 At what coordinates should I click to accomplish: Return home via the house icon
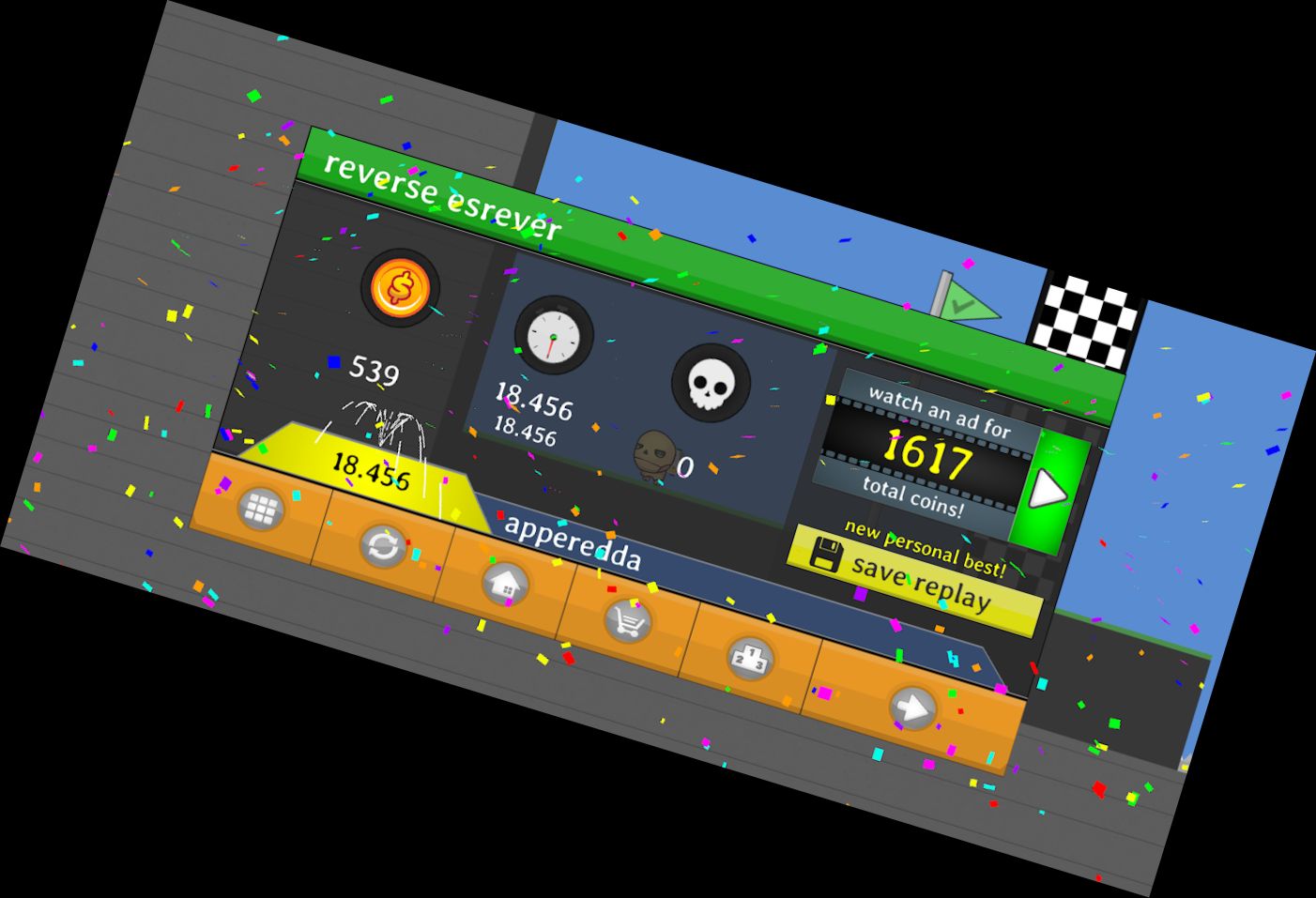coord(504,584)
